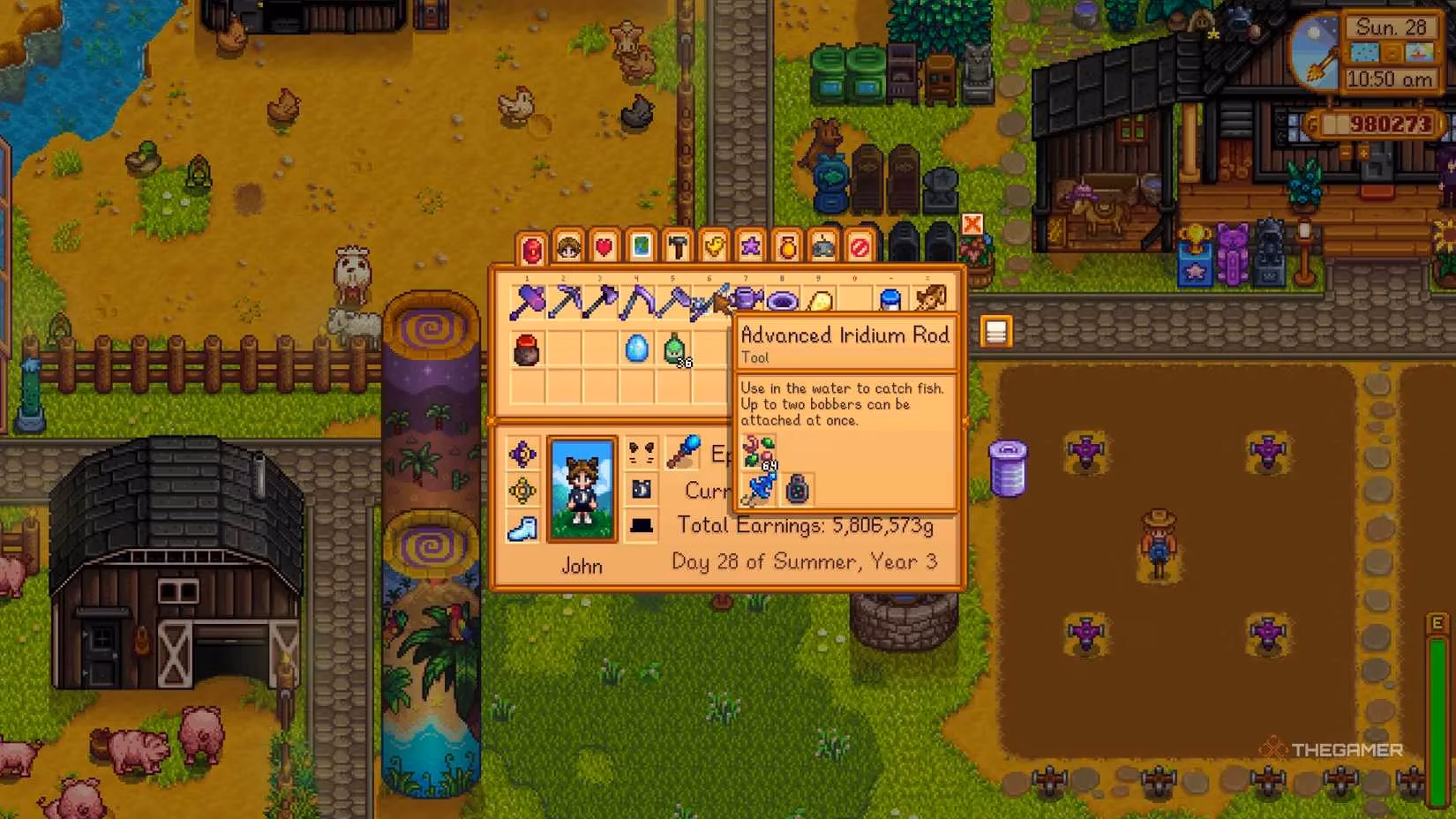The width and height of the screenshot is (1456, 819).
Task: Select the purple watering can
Action: click(x=747, y=300)
